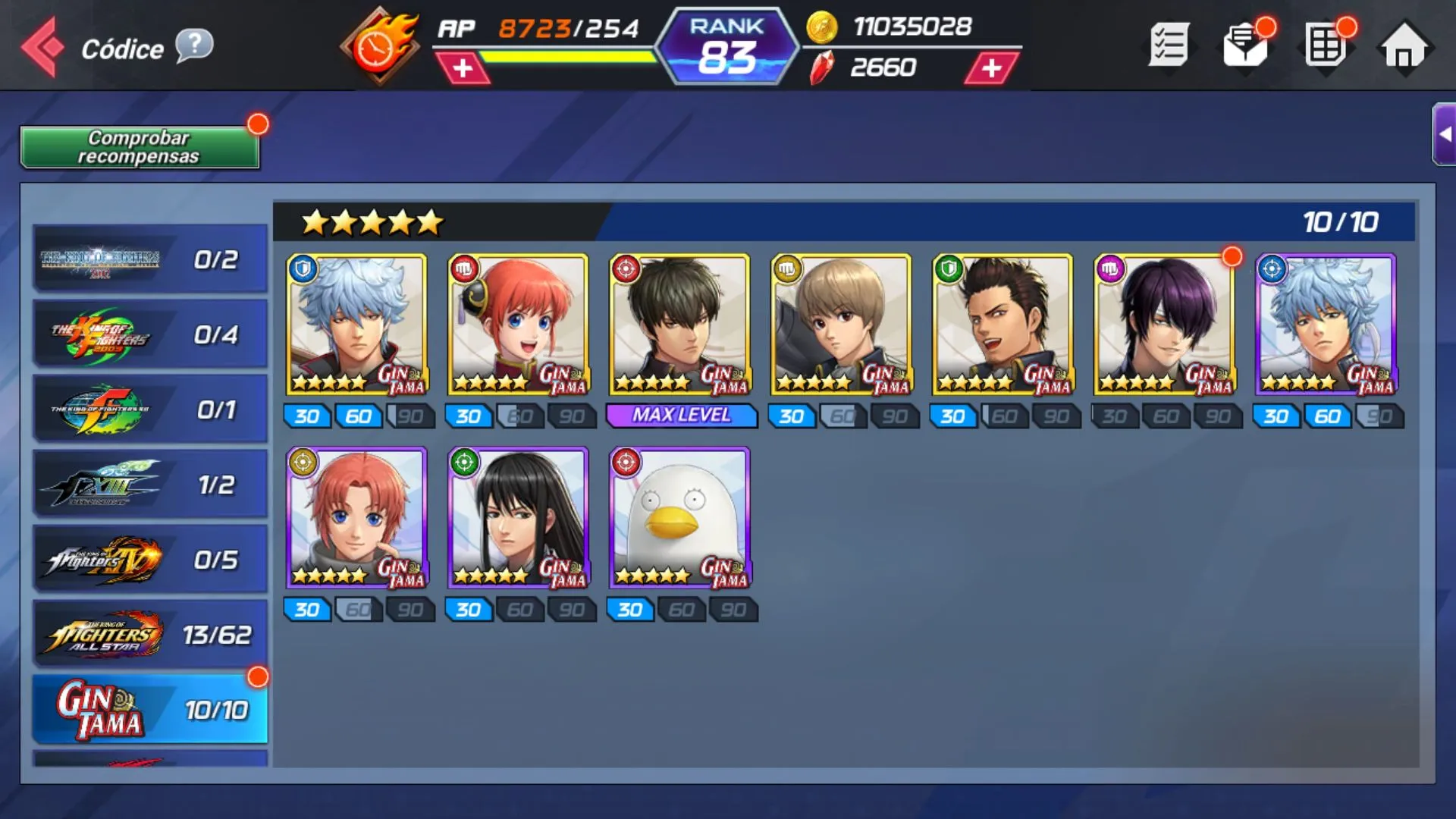Image resolution: width=1456 pixels, height=819 pixels.
Task: Open the mission checklist icon
Action: point(1169,45)
